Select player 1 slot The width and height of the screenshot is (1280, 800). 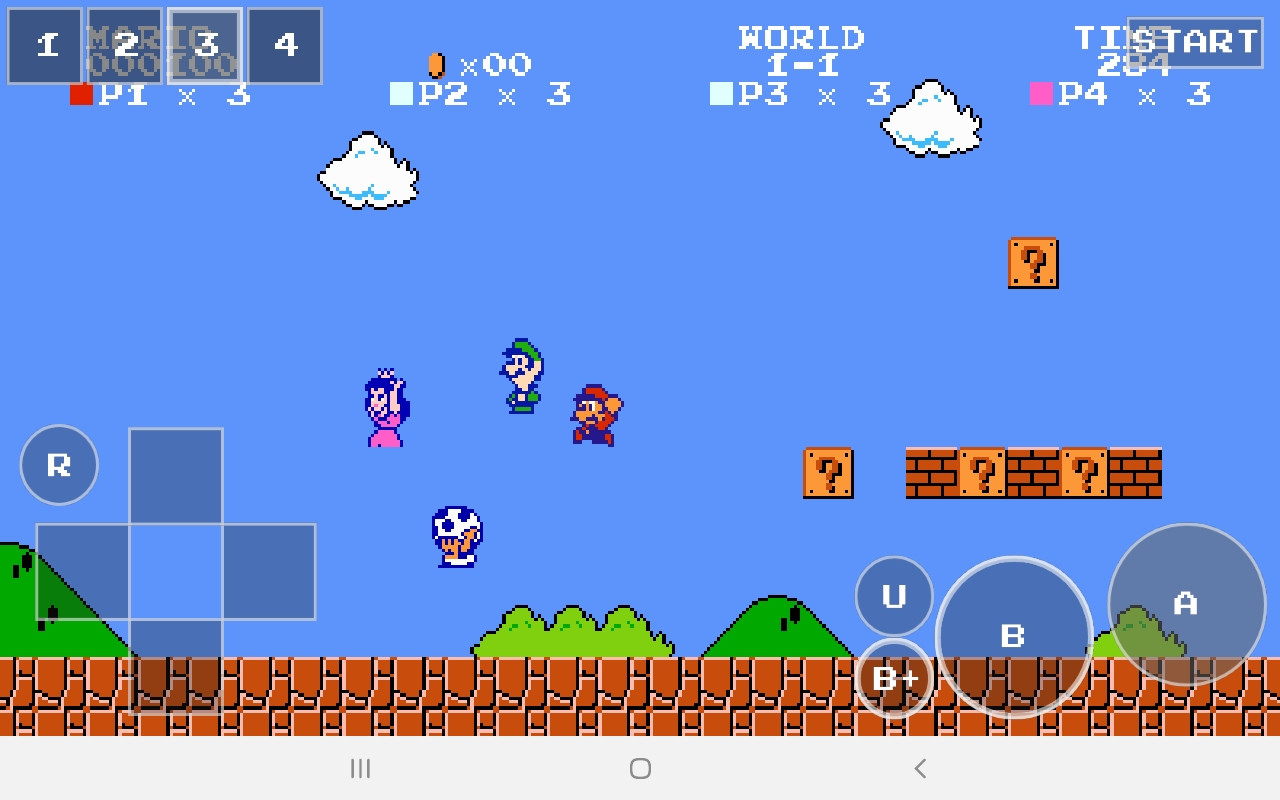pyautogui.click(x=45, y=45)
